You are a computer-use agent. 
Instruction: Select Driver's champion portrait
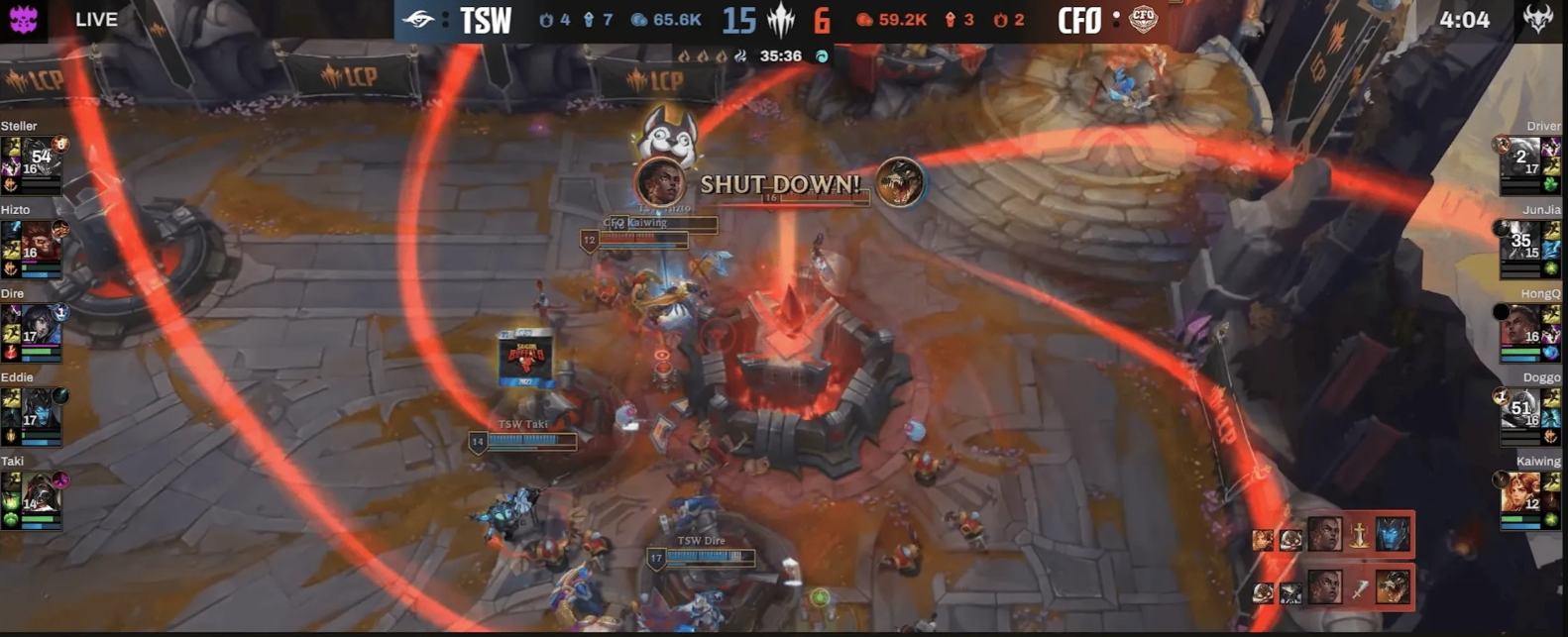[x=1521, y=159]
